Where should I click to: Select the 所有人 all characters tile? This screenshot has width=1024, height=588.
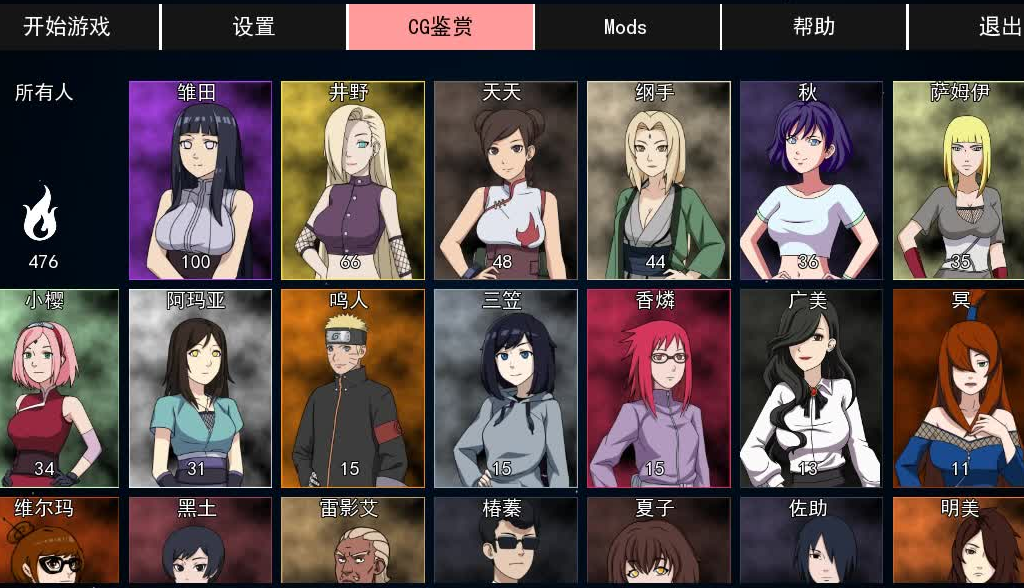[x=44, y=180]
